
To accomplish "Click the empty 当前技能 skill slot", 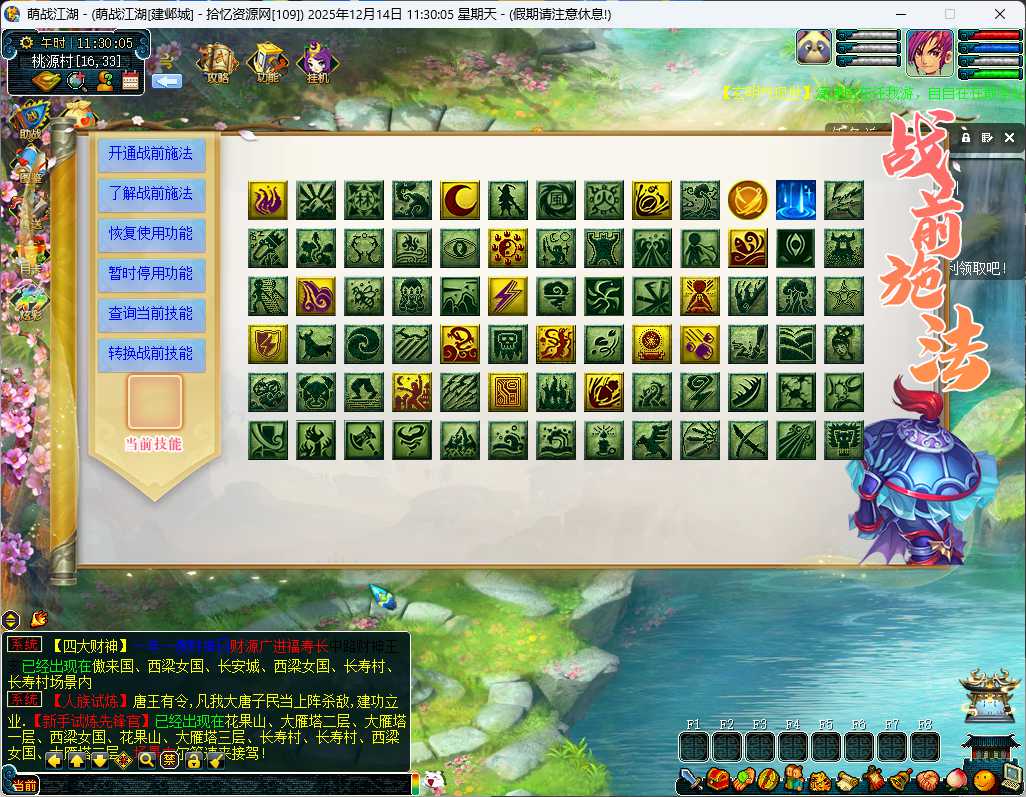I will [x=155, y=402].
